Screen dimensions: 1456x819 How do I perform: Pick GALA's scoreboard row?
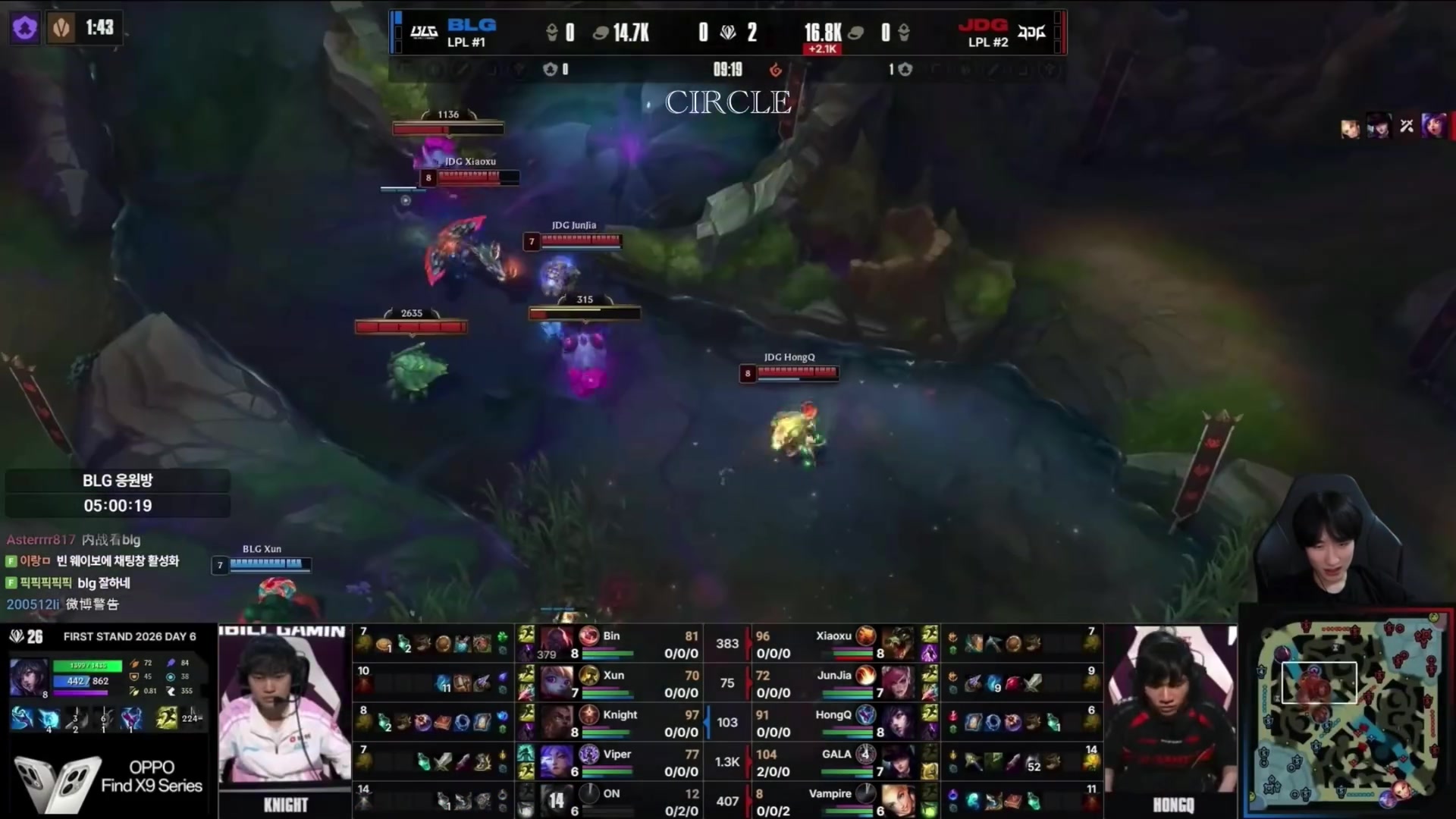[x=836, y=762]
